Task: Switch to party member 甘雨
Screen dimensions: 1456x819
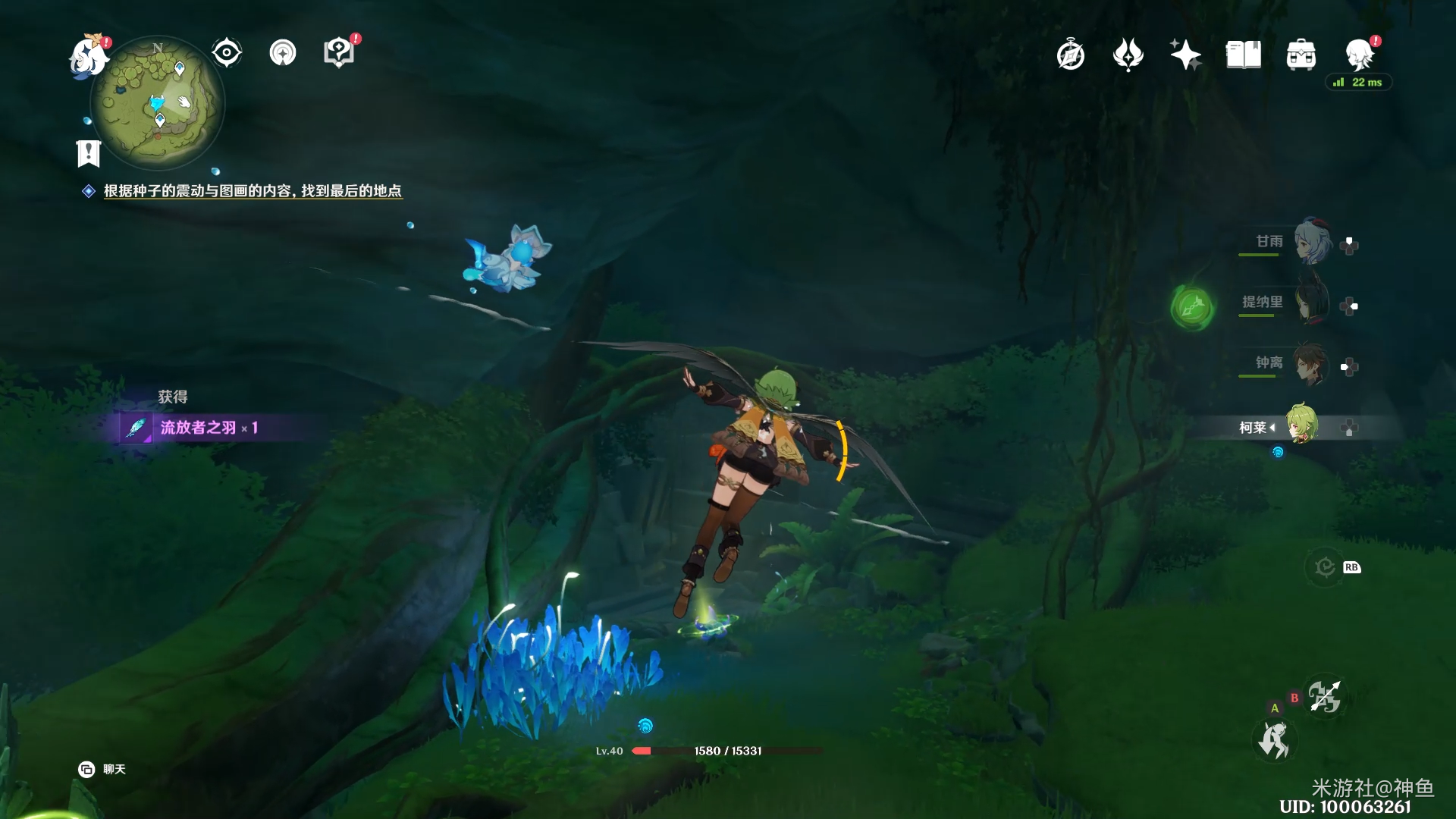Action: click(1313, 242)
